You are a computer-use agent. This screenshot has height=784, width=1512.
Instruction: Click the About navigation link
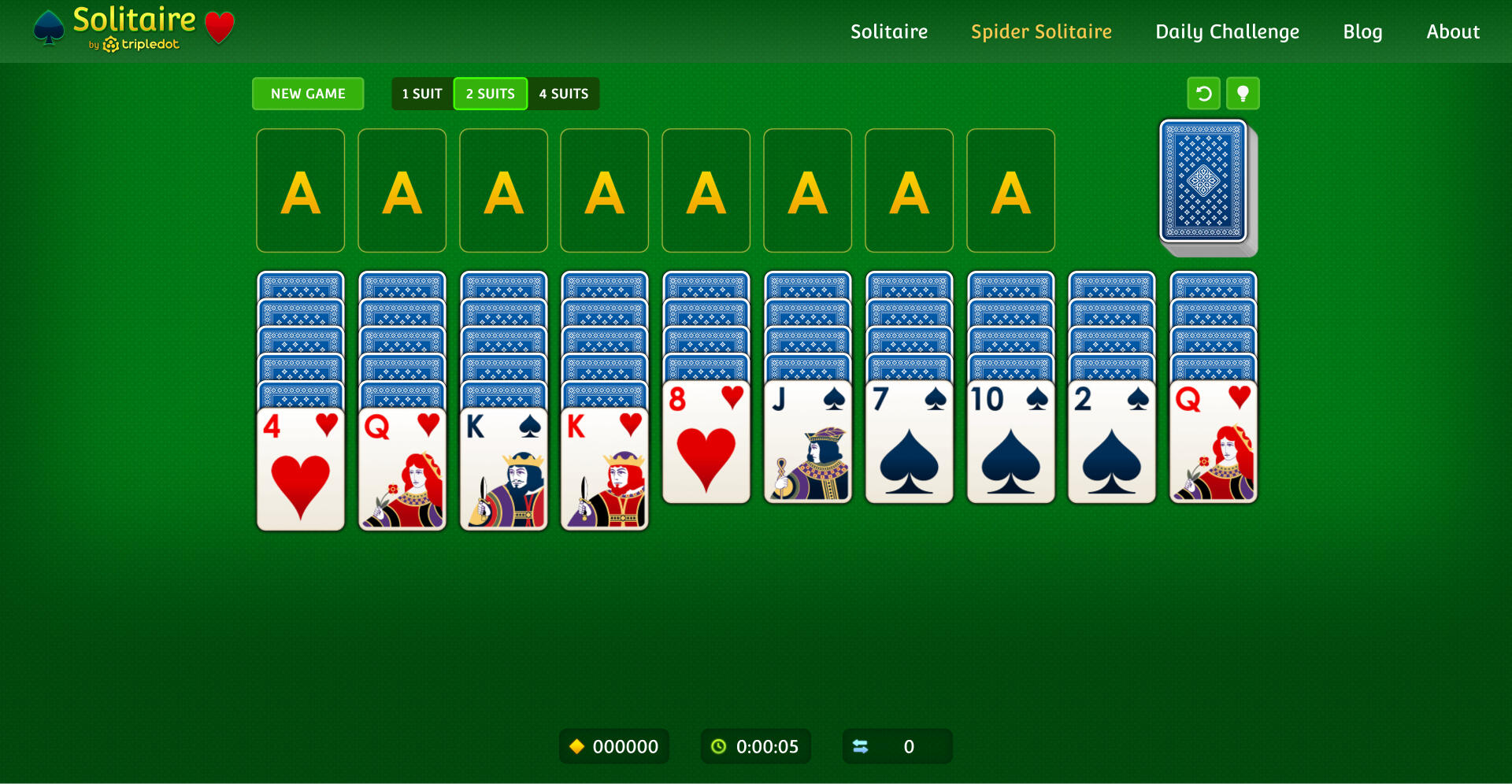pyautogui.click(x=1453, y=31)
